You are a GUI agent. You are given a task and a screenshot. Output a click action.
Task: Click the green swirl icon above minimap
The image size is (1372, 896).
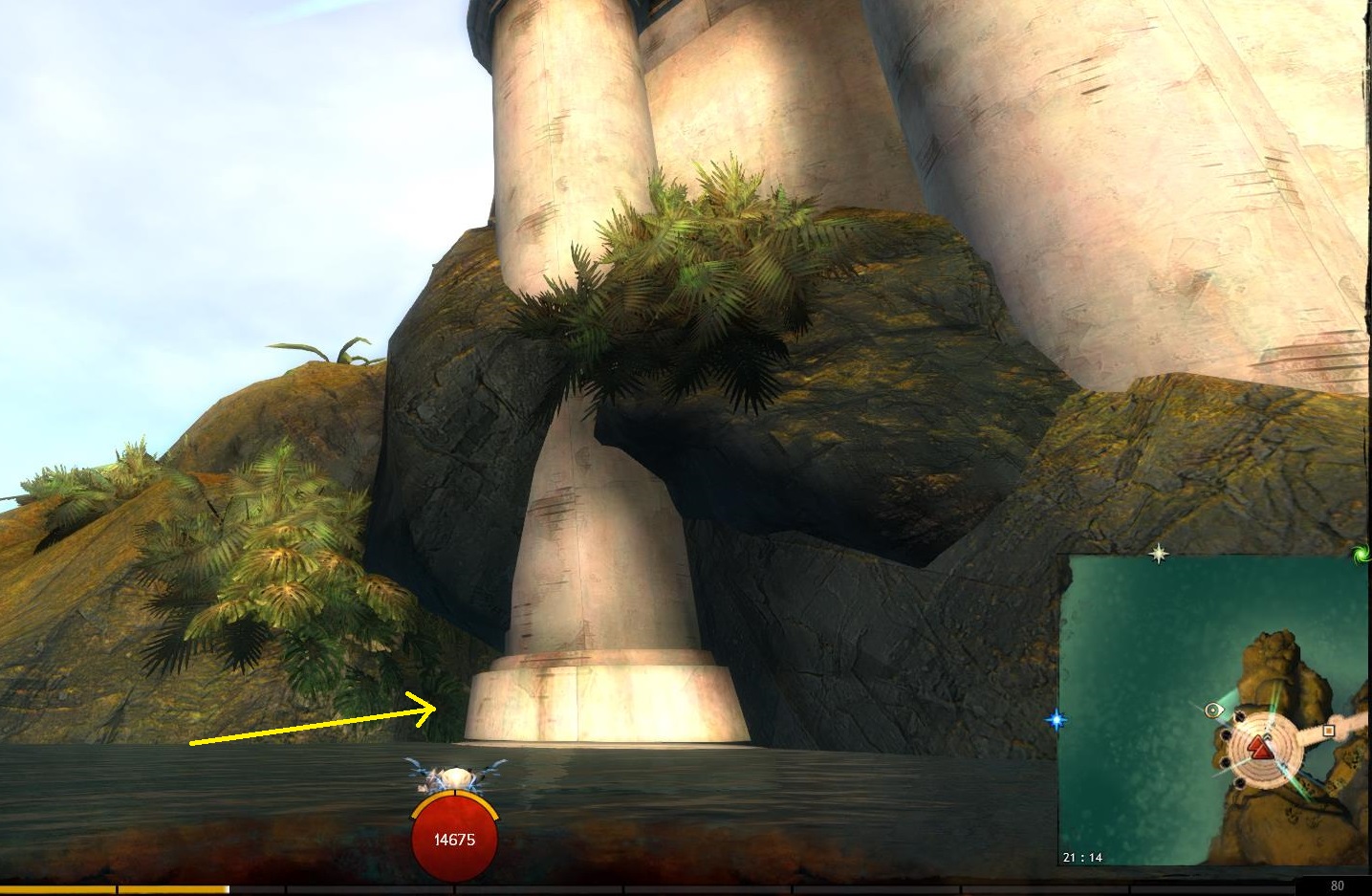tap(1361, 554)
